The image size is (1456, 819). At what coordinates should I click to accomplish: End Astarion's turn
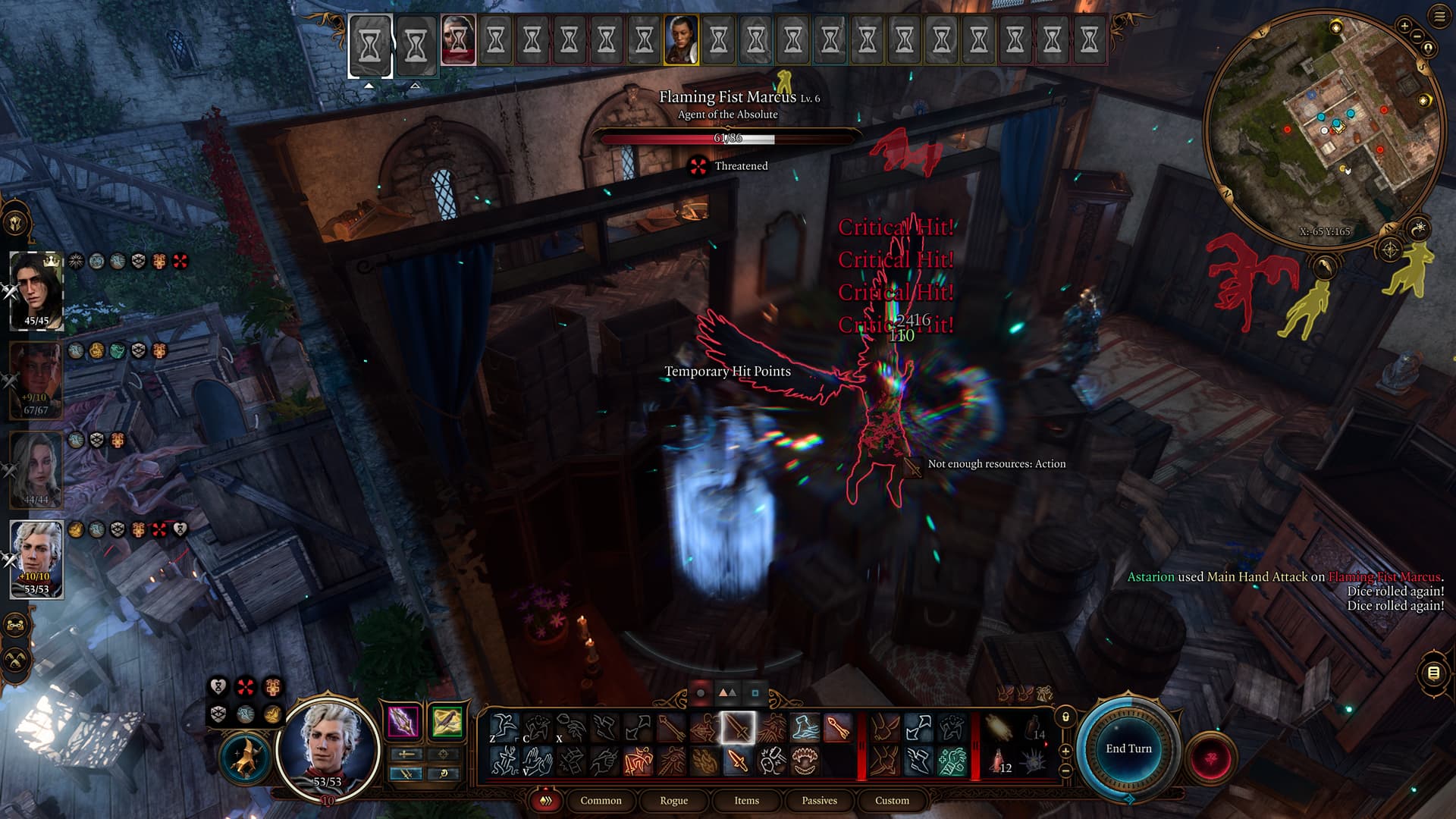pyautogui.click(x=1128, y=748)
